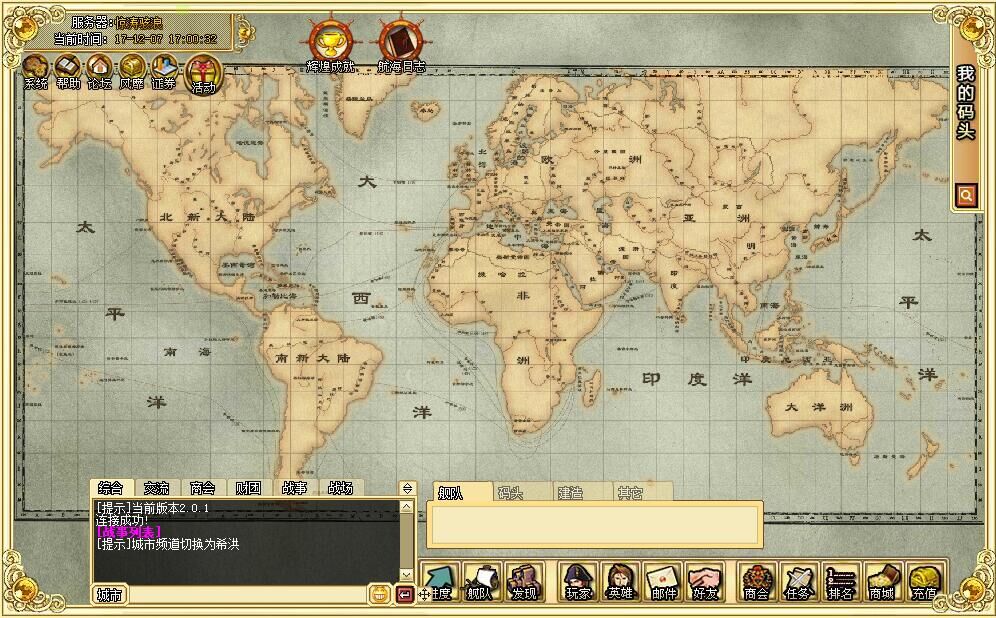Screen dimensions: 996x618
Task: Select the 战事 chat tab
Action: coord(294,488)
